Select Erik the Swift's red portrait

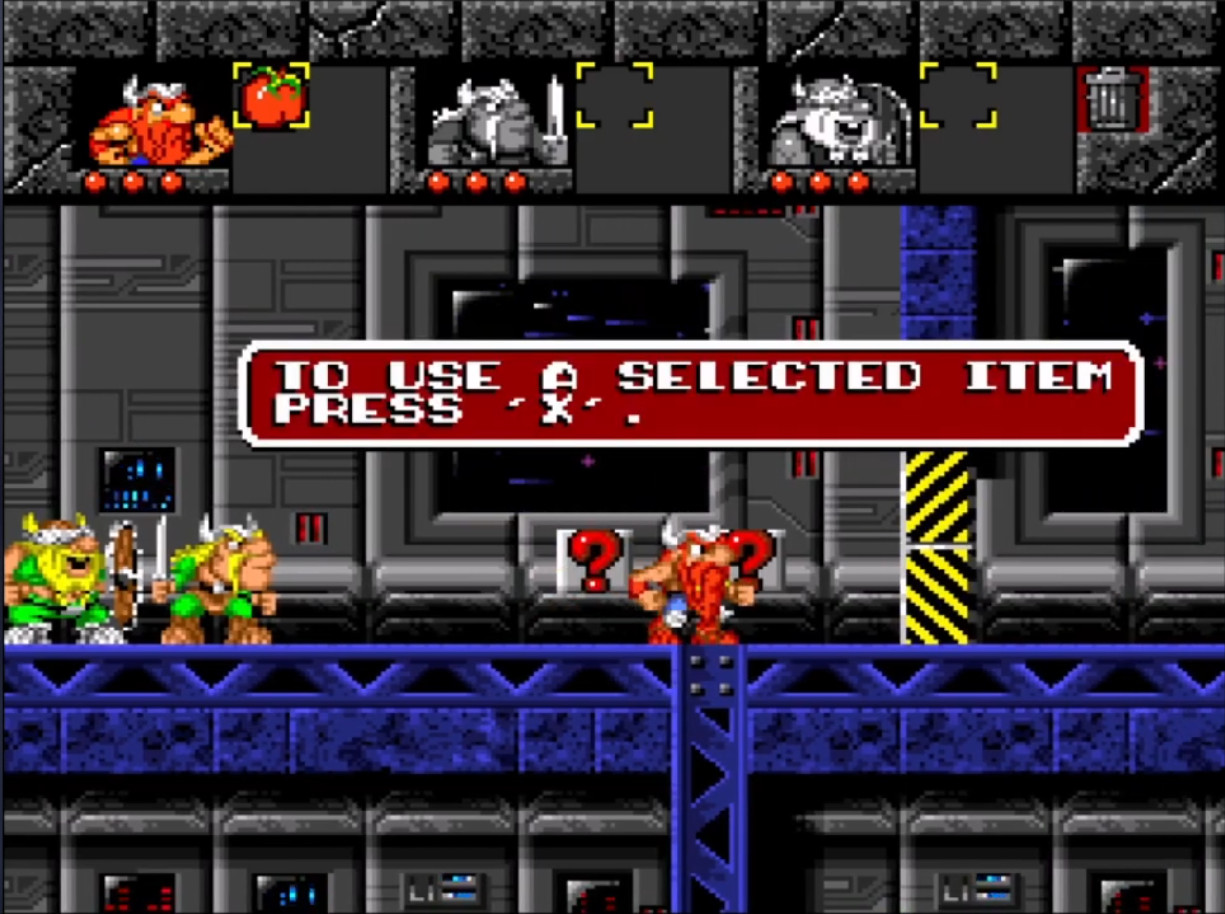[155, 120]
